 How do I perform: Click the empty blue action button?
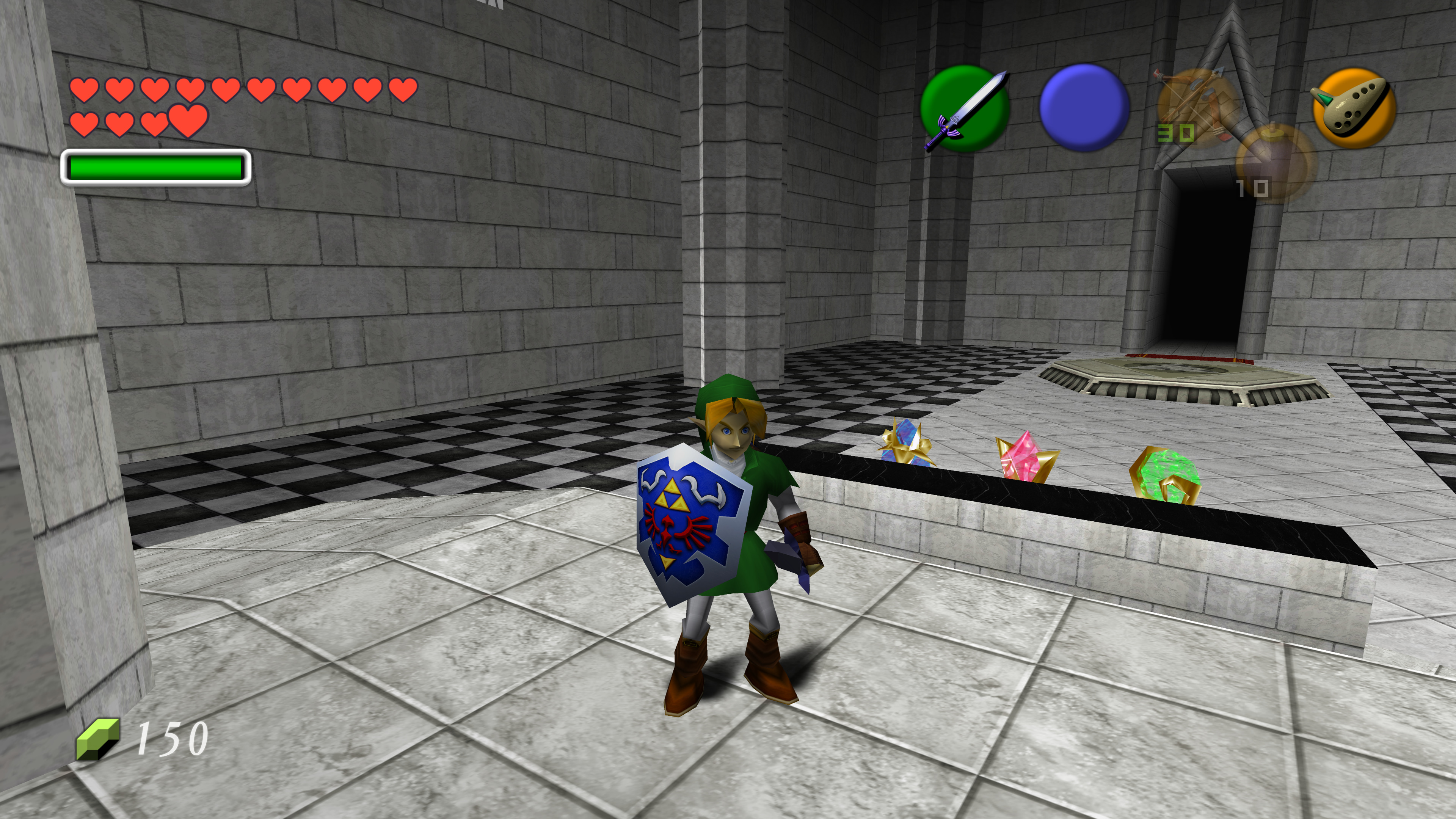pos(1084,107)
